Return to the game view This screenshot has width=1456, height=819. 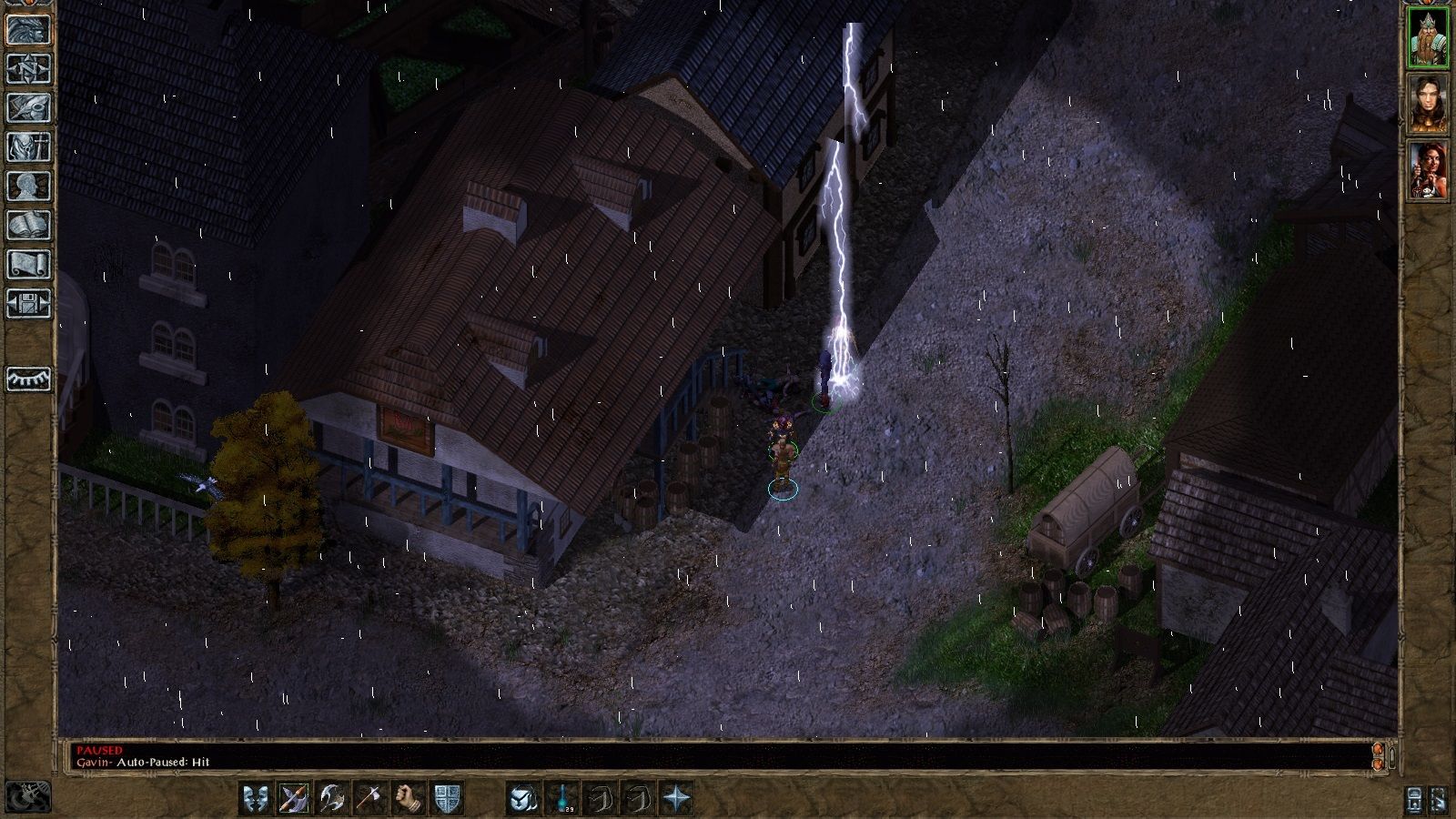(x=29, y=30)
